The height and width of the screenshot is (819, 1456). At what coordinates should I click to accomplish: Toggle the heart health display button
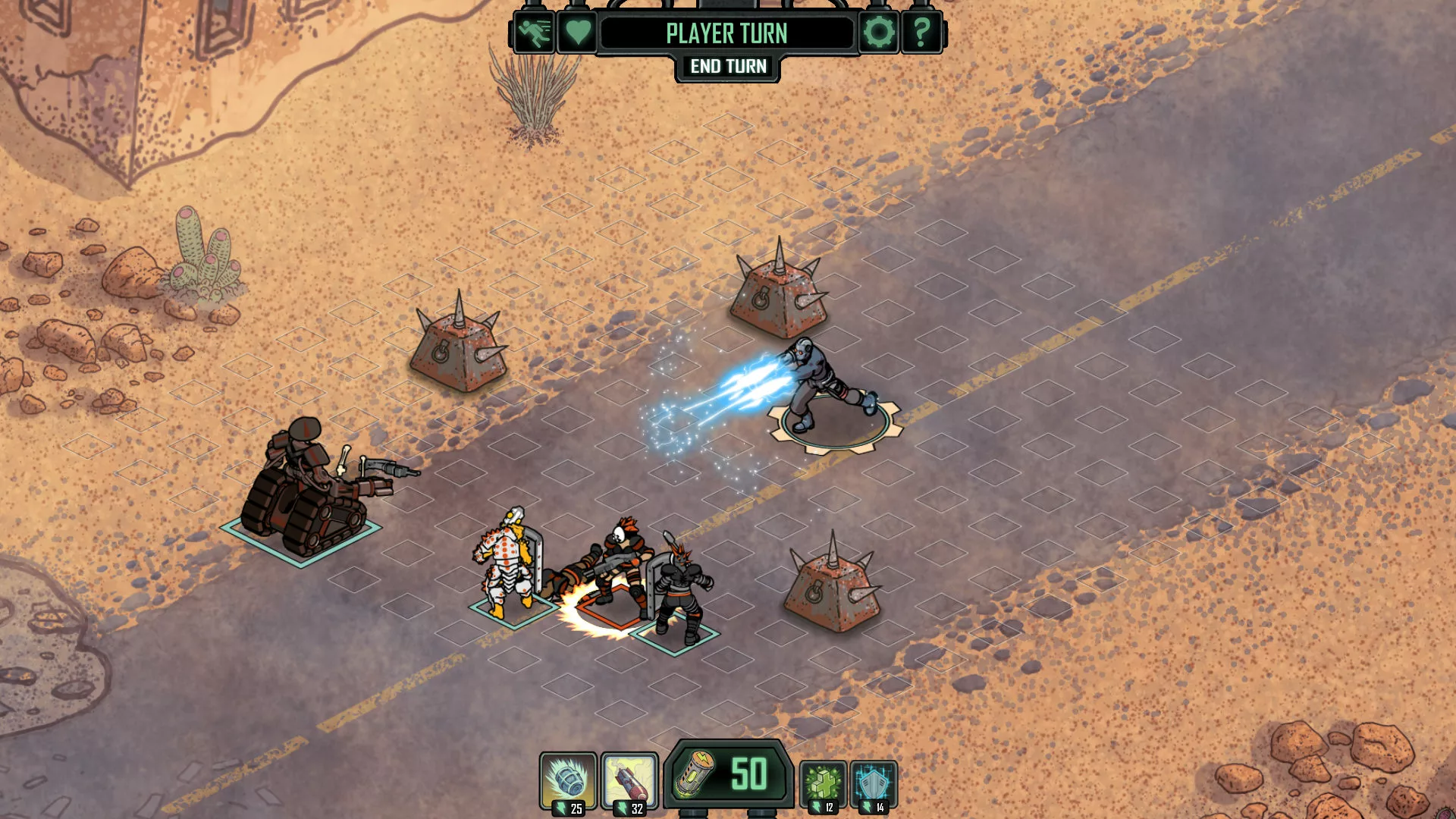point(578,33)
